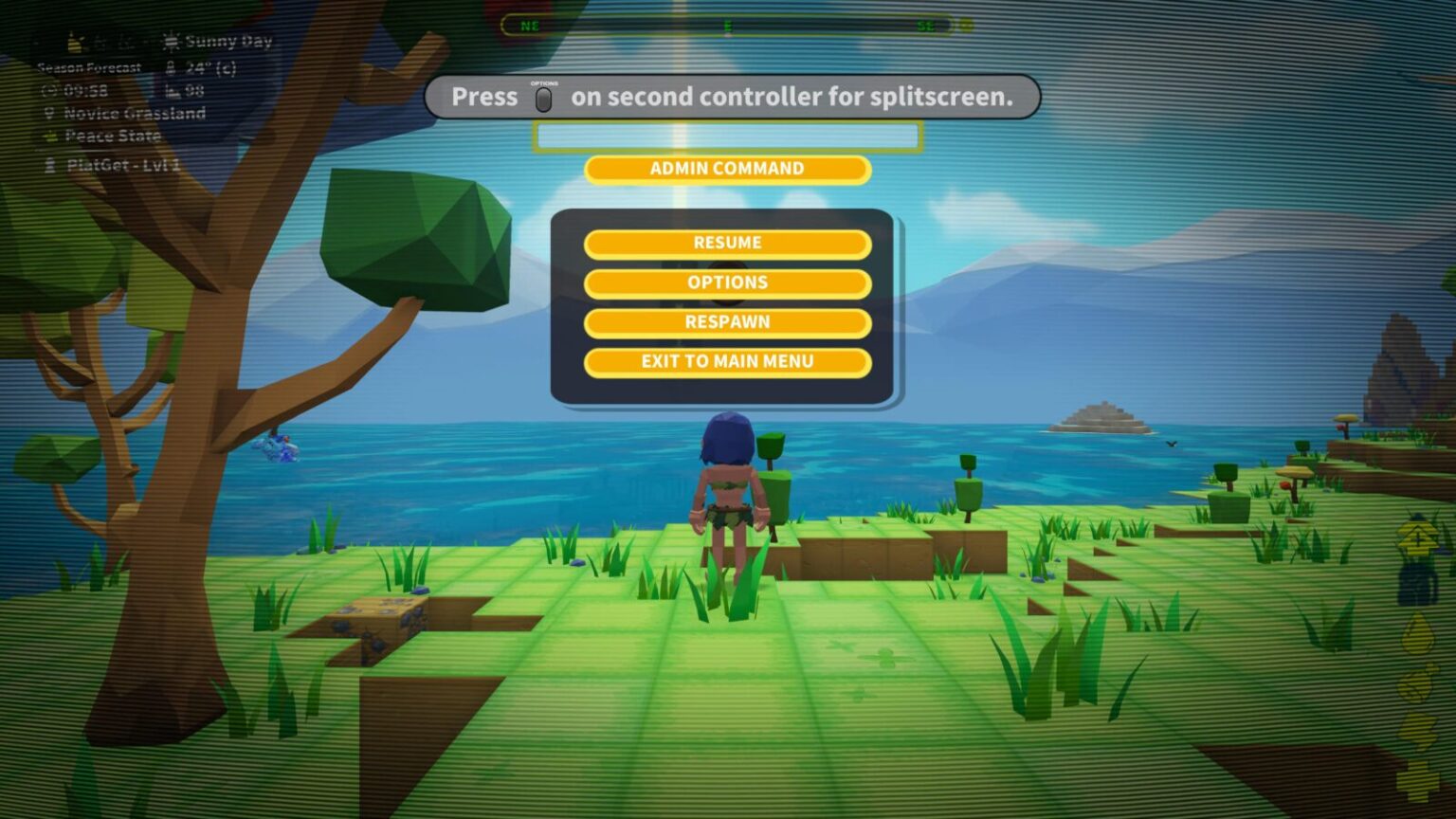Expand the splitscreen instruction banner
The width and height of the screenshot is (1456, 819).
click(x=732, y=98)
